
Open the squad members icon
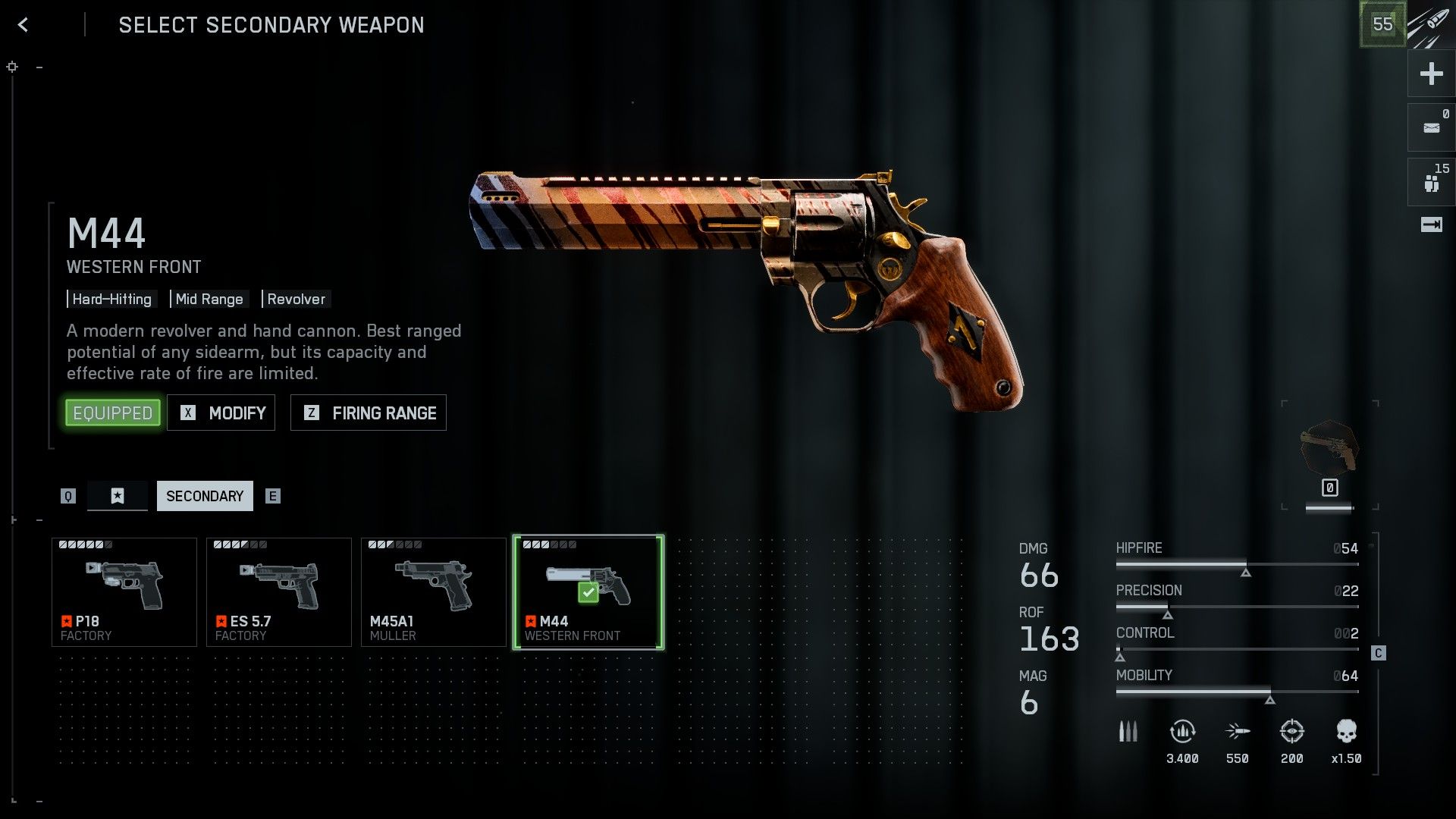1431,183
